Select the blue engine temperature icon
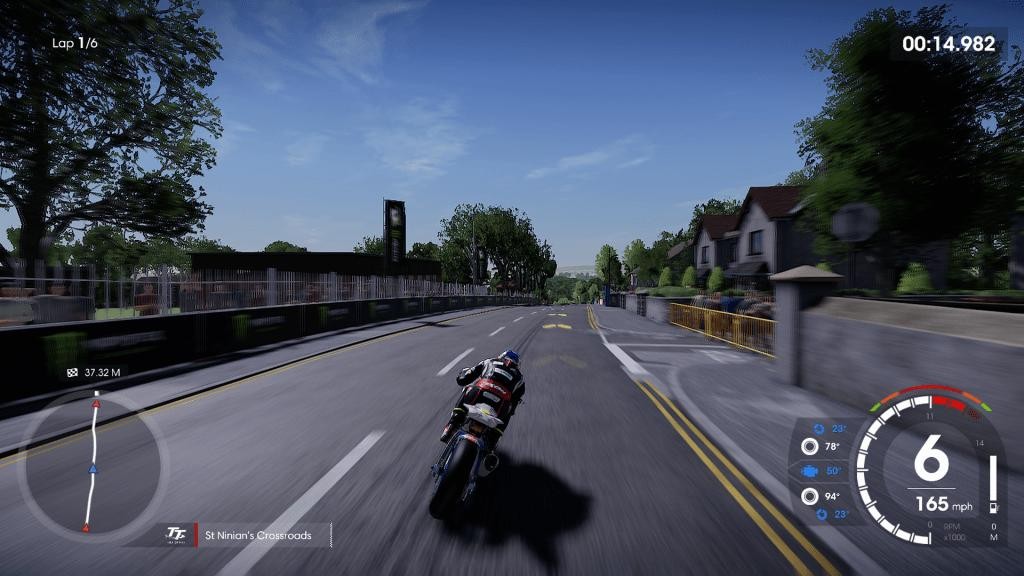Image resolution: width=1024 pixels, height=576 pixels. 809,471
